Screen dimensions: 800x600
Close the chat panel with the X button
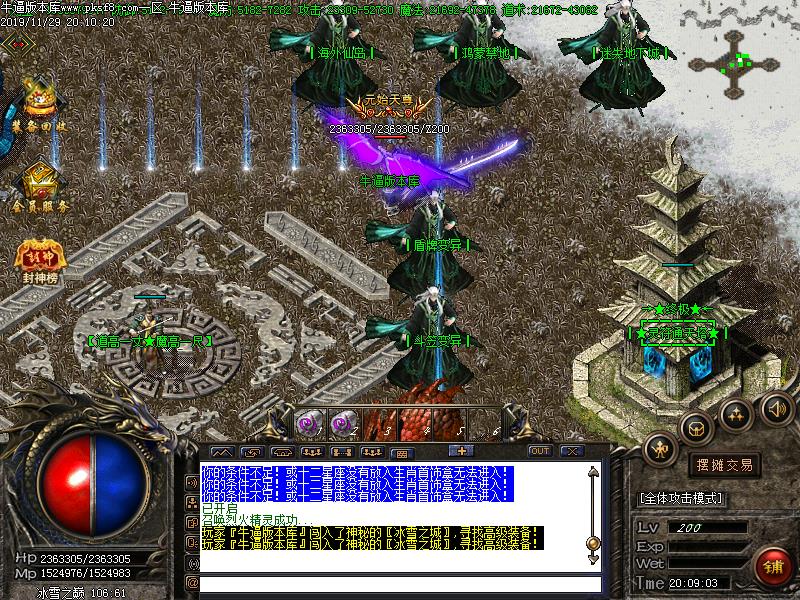(572, 451)
